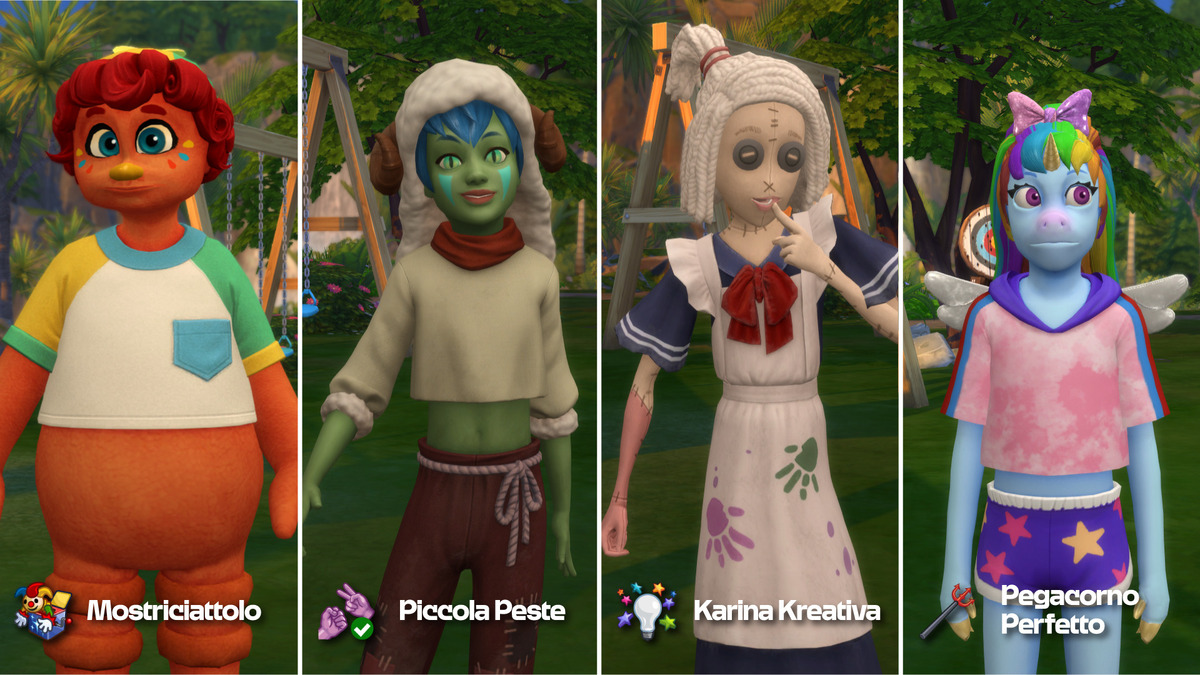Select the Mostriciattolo jack-in-the-box aspiration icon
The image size is (1200, 675).
click(43, 609)
